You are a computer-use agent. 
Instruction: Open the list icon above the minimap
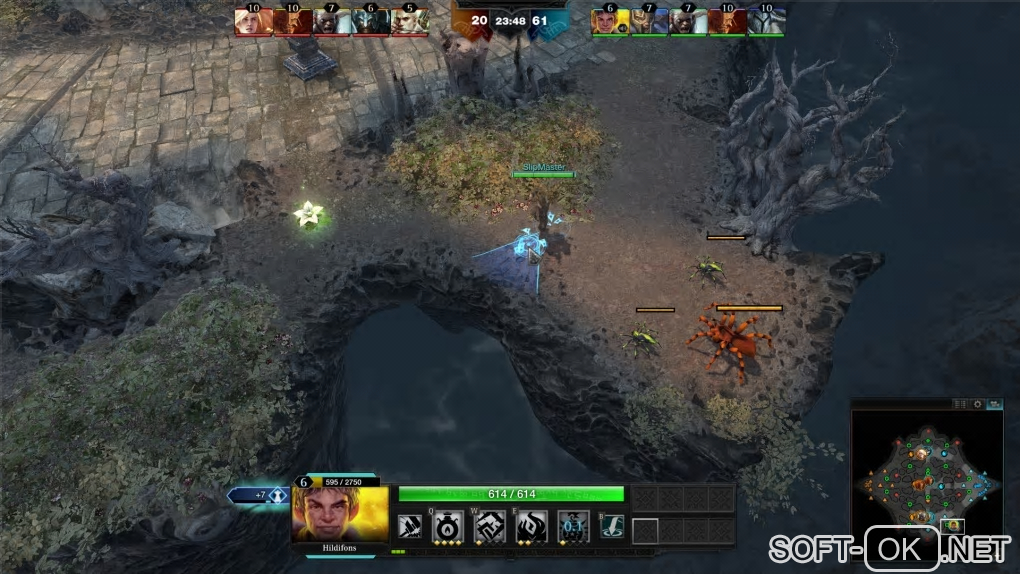961,404
